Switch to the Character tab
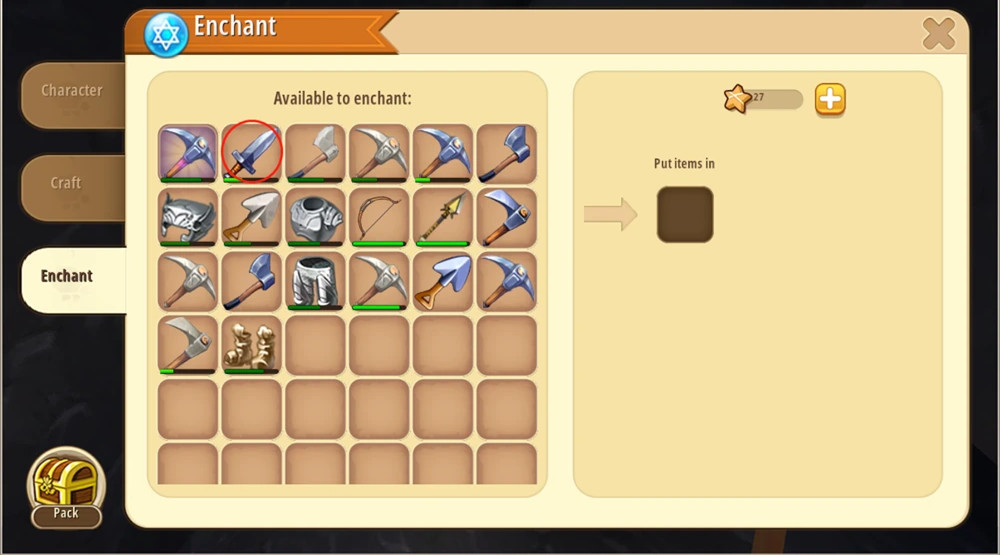Screen dimensions: 1000x555 [x=72, y=92]
